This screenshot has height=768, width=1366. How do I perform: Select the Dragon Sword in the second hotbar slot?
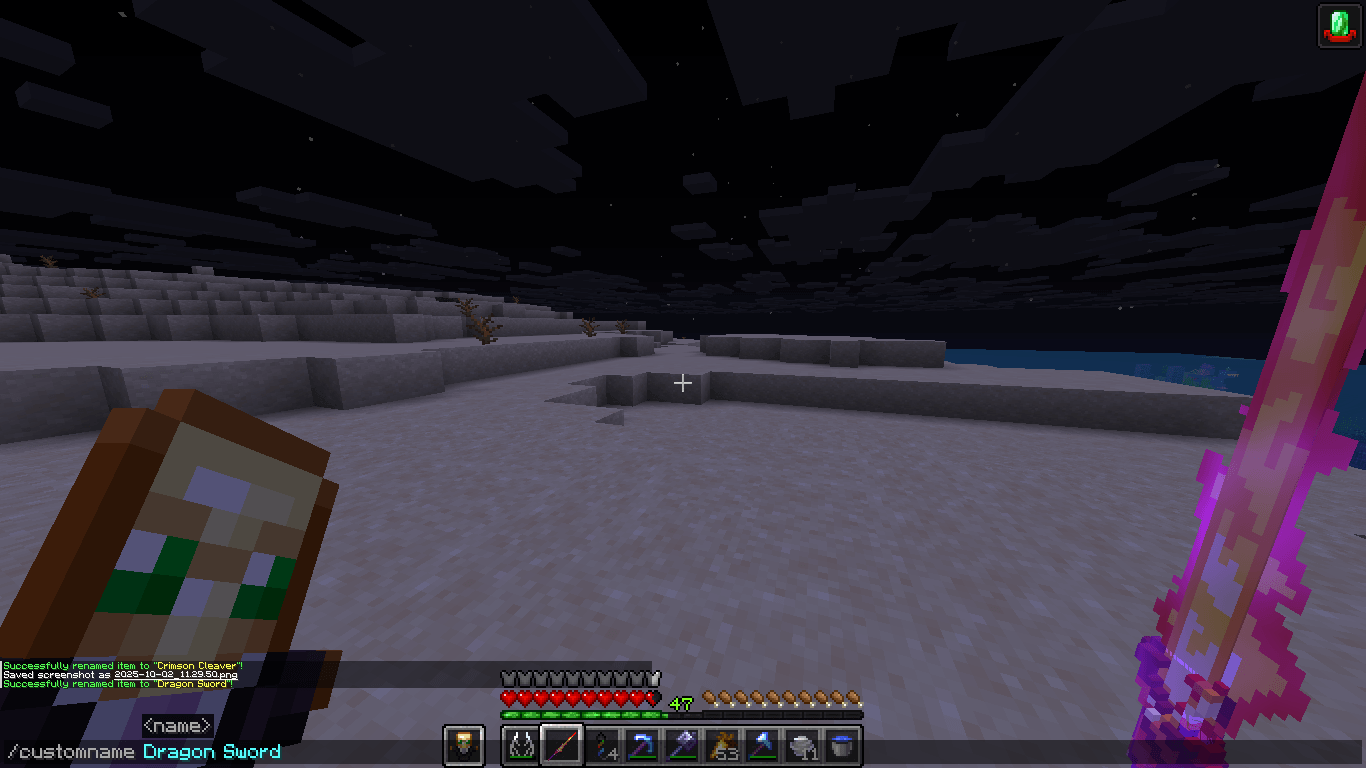tap(559, 744)
